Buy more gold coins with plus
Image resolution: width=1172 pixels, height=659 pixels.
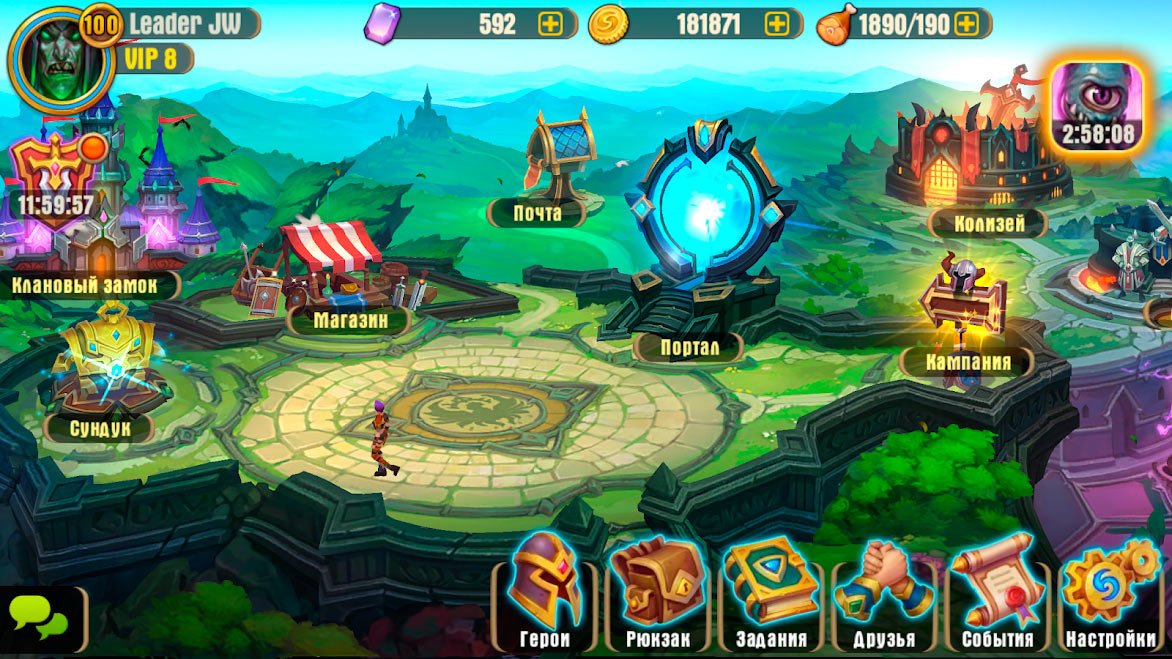tap(777, 24)
